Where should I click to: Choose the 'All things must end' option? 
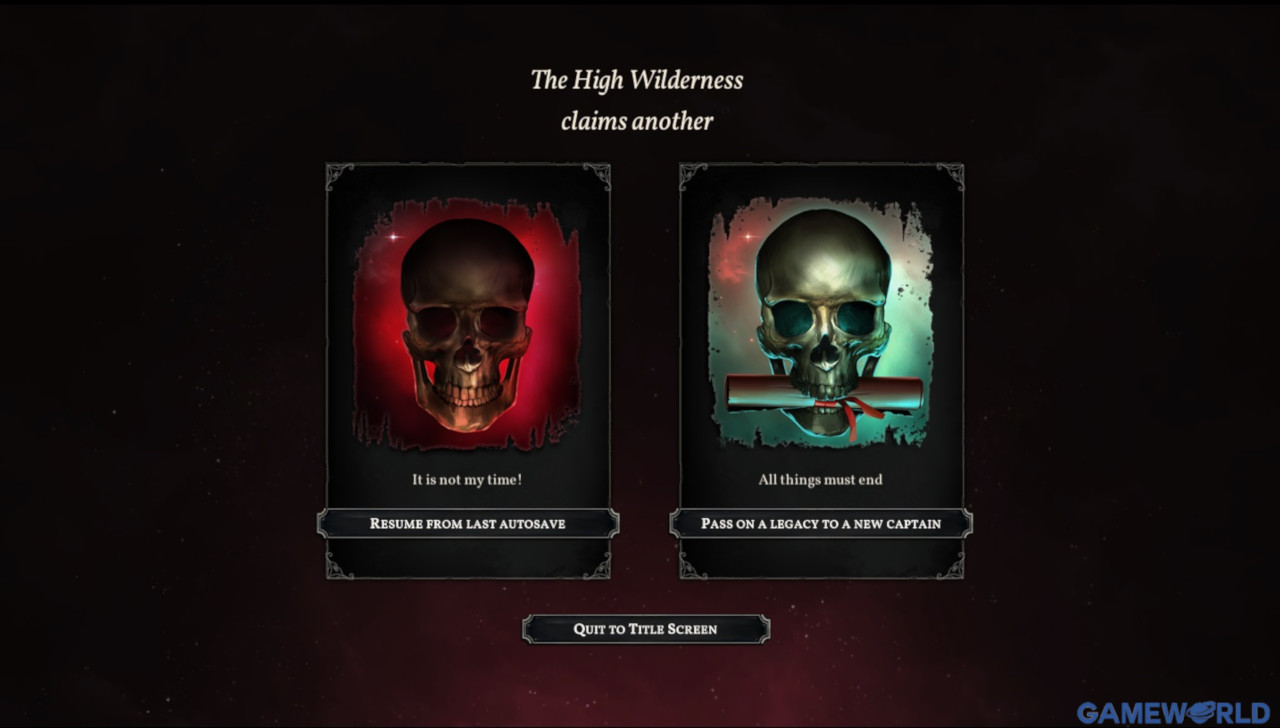click(820, 479)
